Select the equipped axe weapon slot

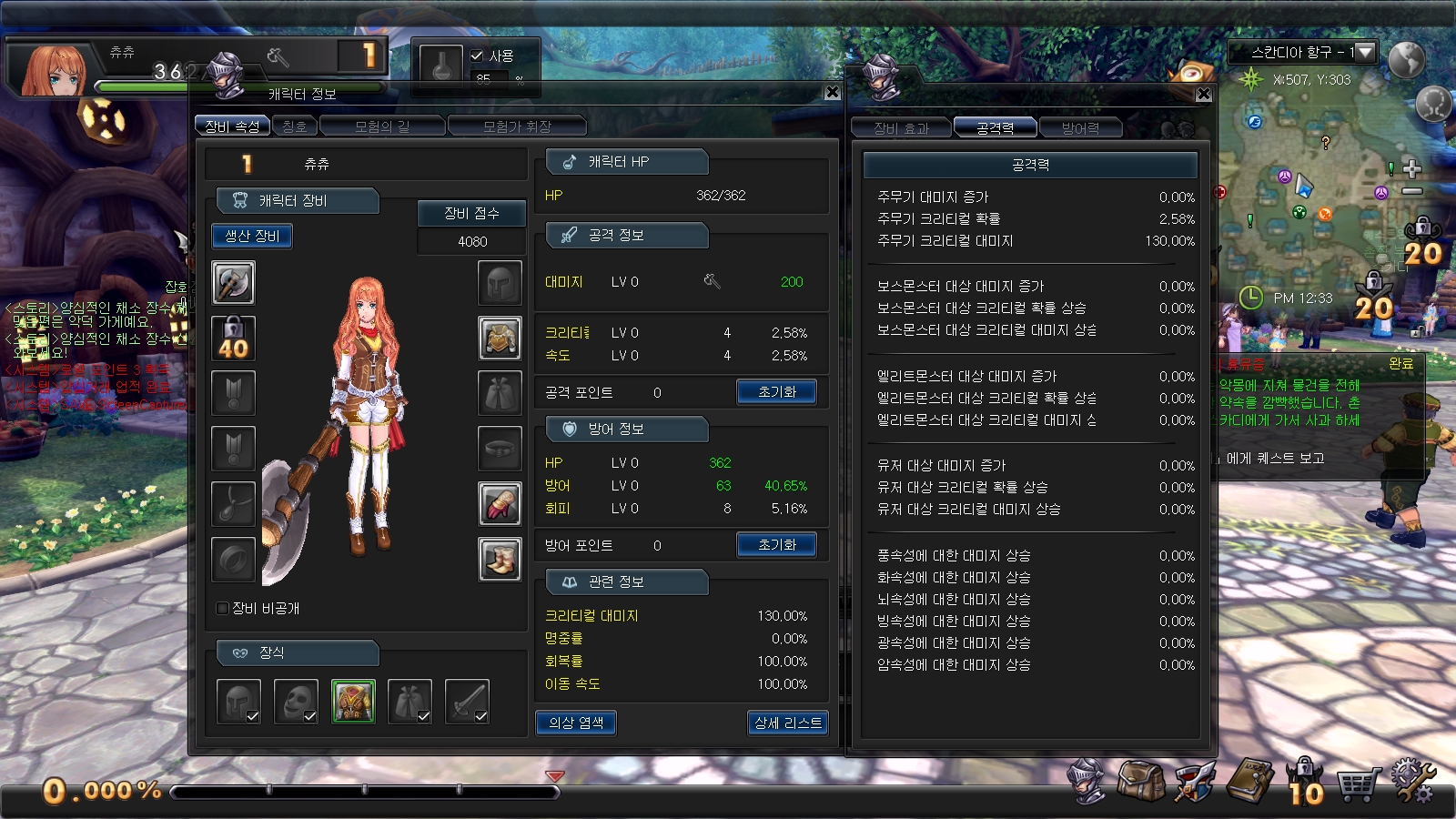click(233, 282)
